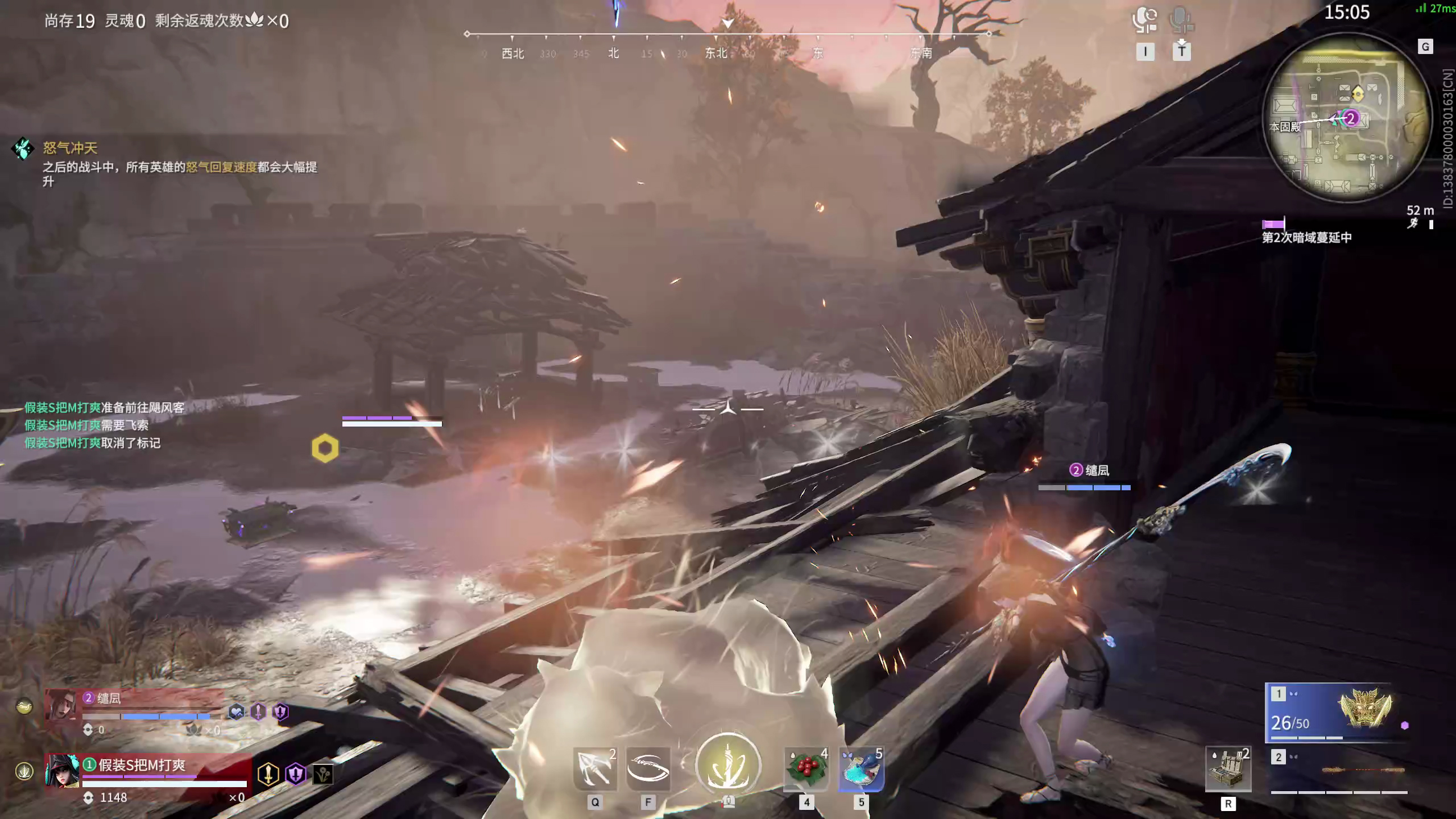1456x819 pixels.
Task: Equip the long weapon in slot 2
Action: tap(1339, 771)
